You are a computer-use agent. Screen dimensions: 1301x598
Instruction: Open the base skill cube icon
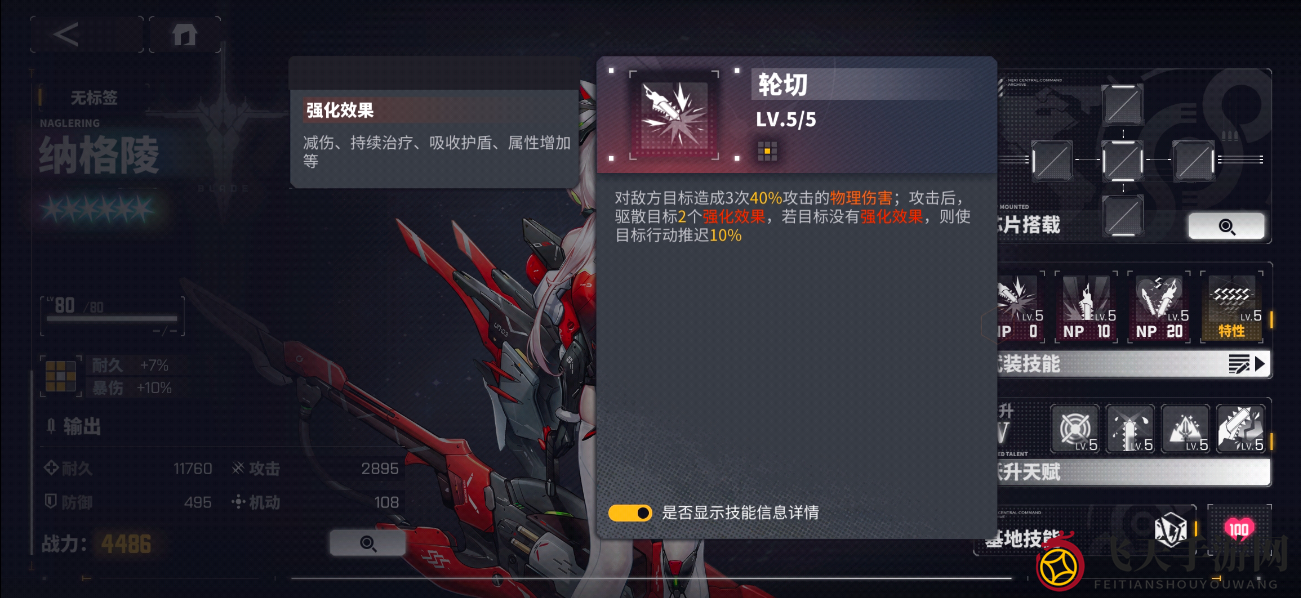(1169, 530)
